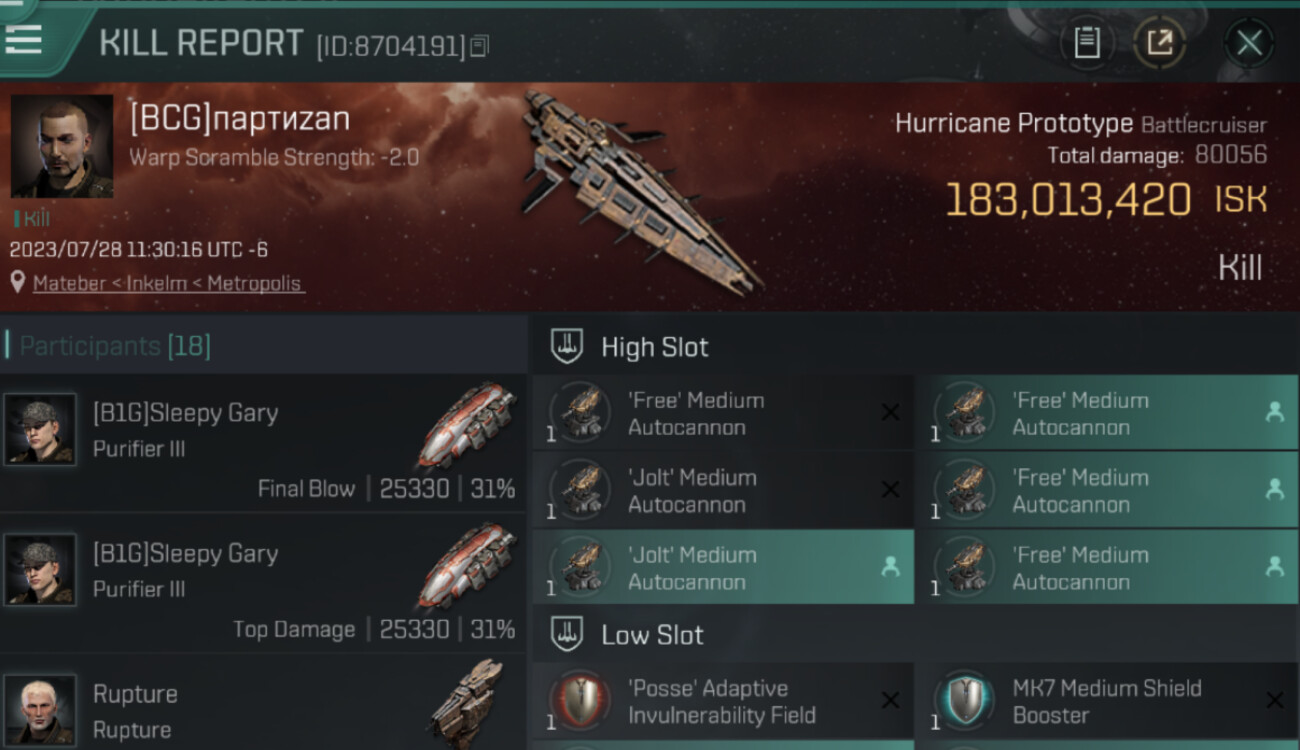The height and width of the screenshot is (750, 1300).
Task: Select Sleepy Gary's Top Damage entry
Action: [x=262, y=583]
